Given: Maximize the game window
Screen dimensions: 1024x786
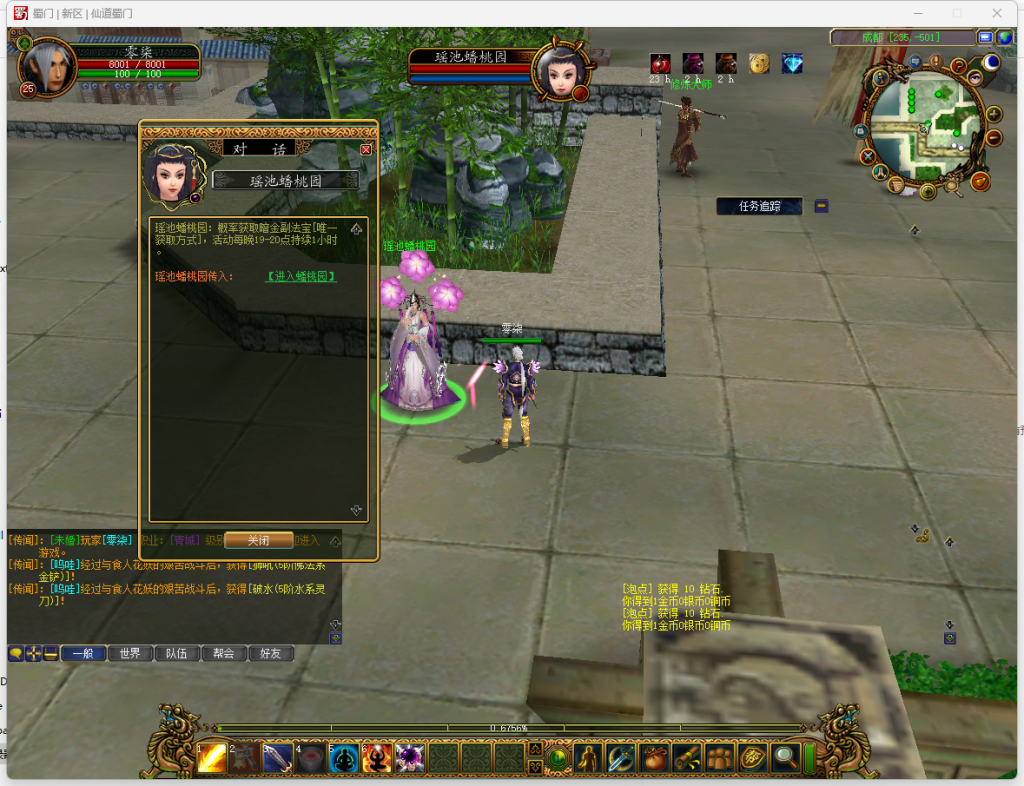Looking at the screenshot, I should [956, 13].
